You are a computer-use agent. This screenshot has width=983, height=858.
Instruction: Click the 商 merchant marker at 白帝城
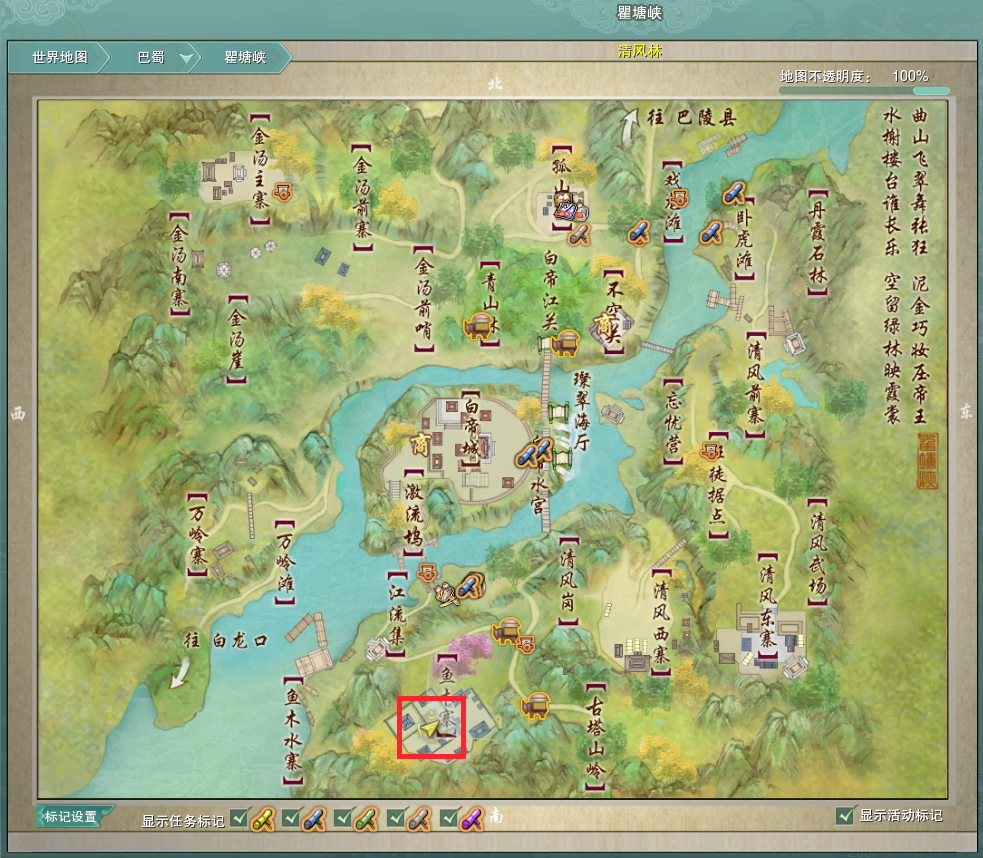coord(421,442)
